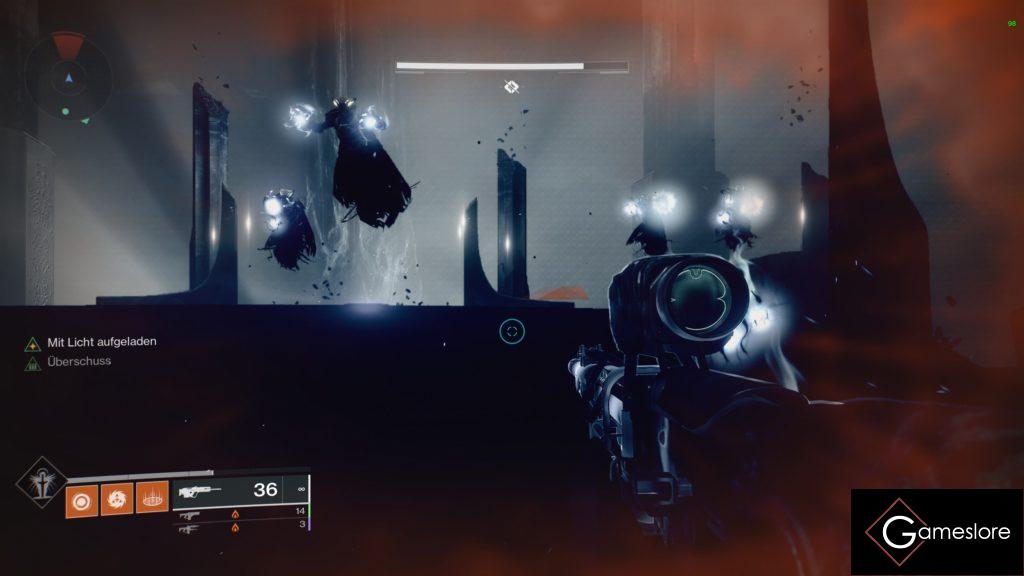Click the radar in the top-left corner

(x=69, y=76)
